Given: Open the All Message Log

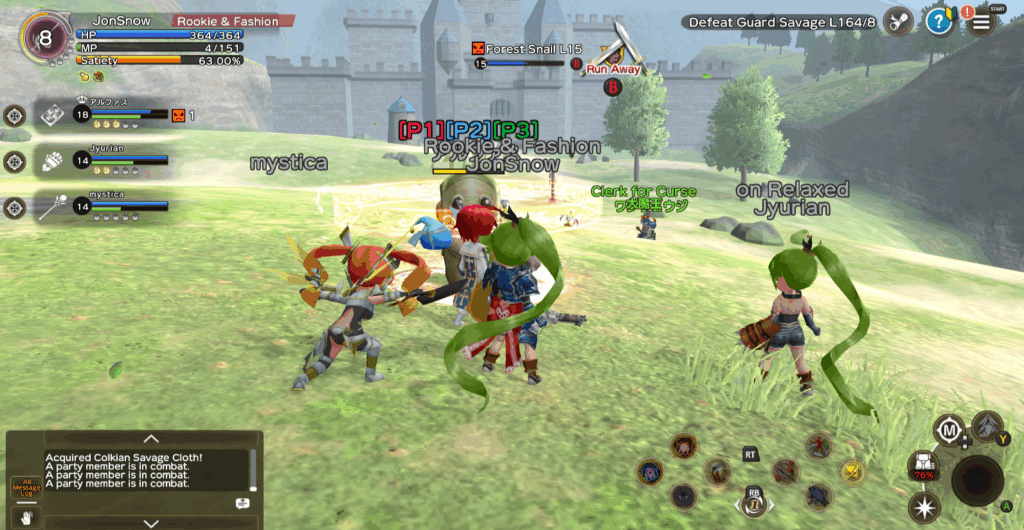Looking at the screenshot, I should click(x=25, y=488).
